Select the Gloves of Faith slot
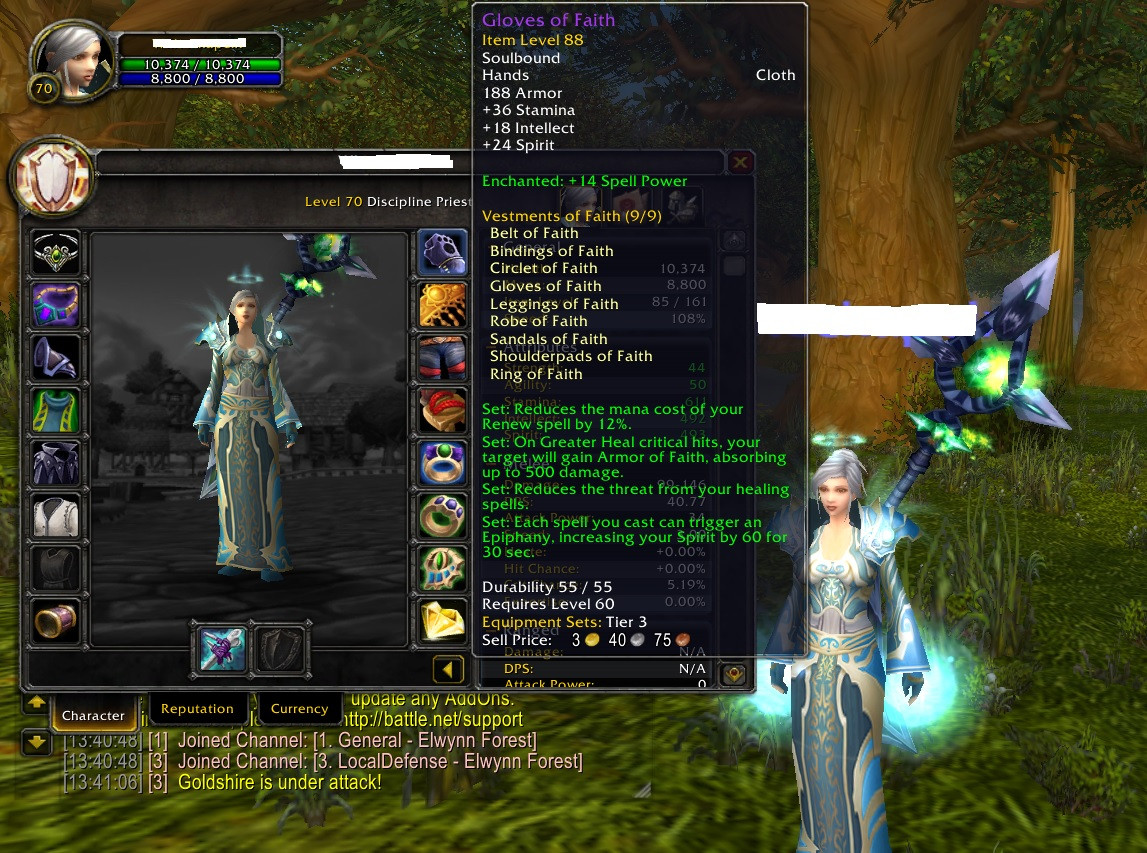1147x853 pixels. click(x=442, y=254)
